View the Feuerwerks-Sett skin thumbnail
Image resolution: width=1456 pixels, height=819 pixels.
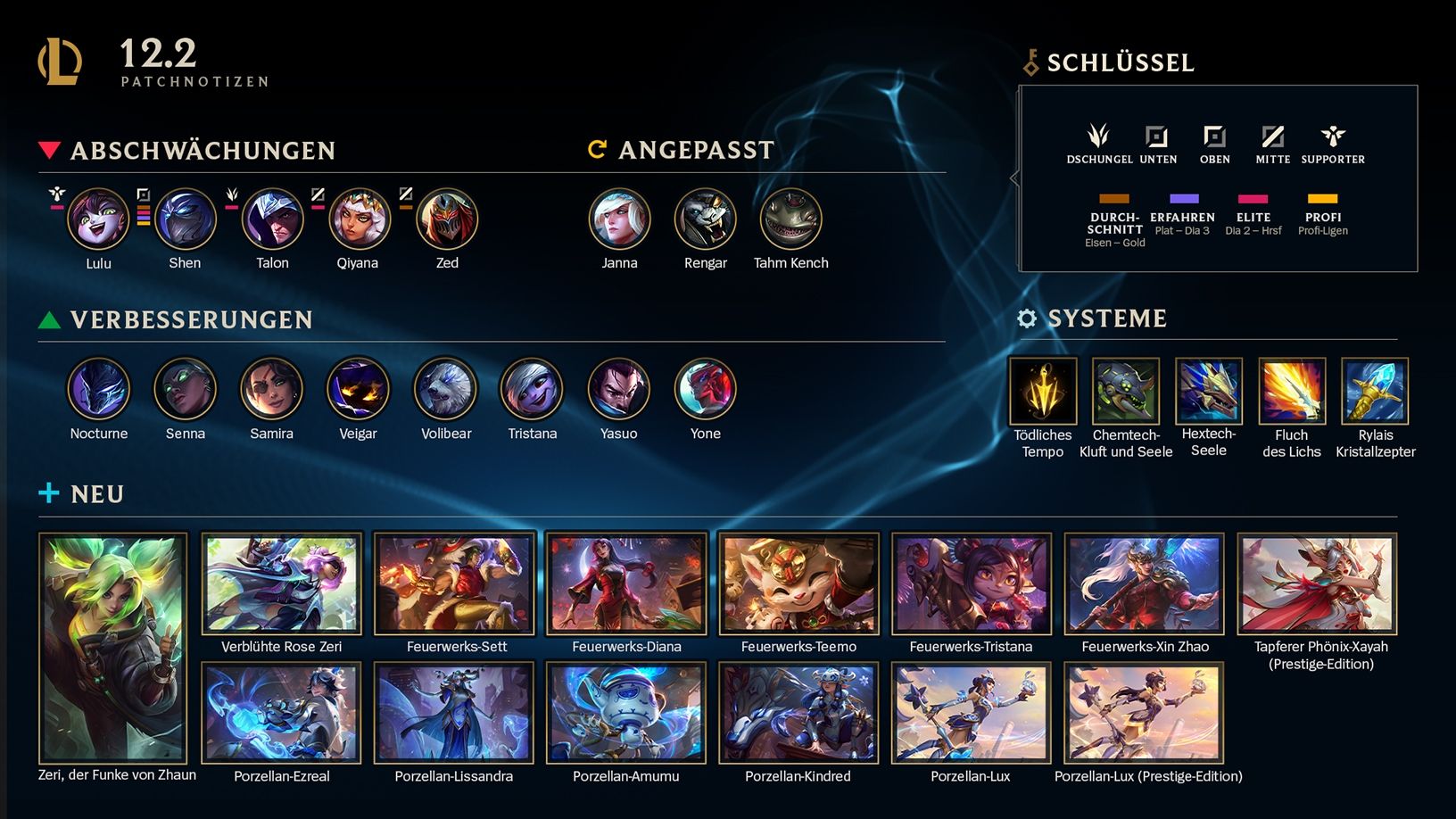(x=454, y=583)
